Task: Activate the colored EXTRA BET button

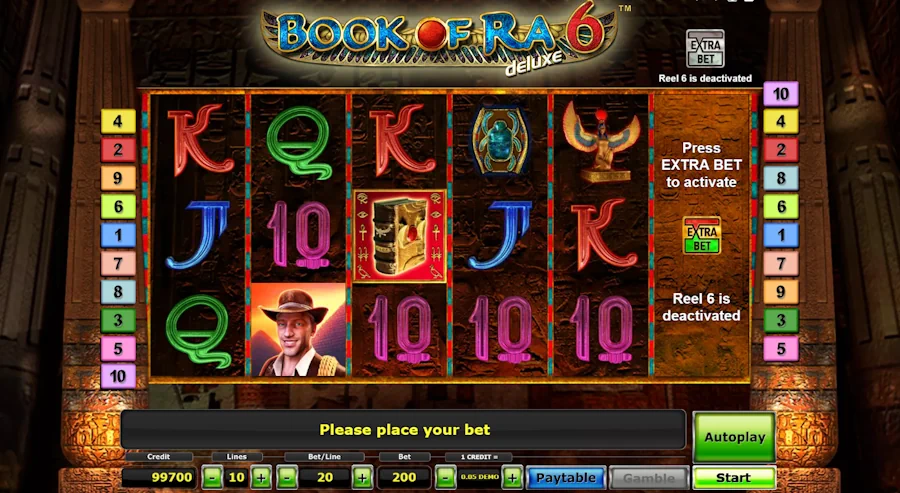Action: [x=701, y=235]
